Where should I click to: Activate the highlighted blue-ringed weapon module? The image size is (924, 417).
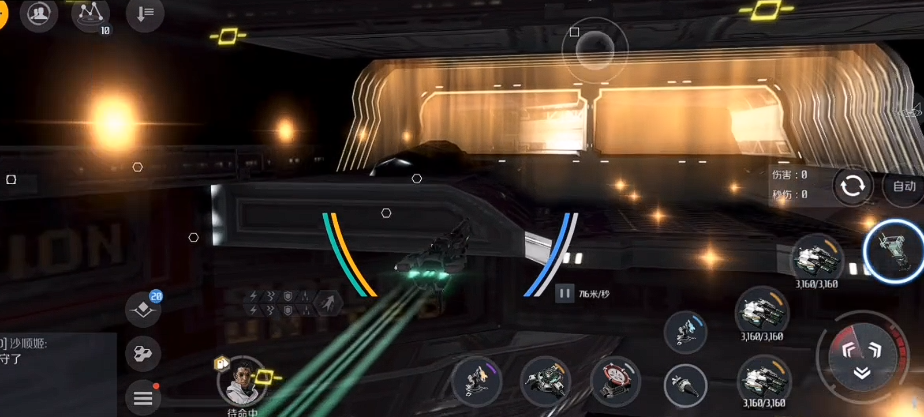(x=894, y=250)
